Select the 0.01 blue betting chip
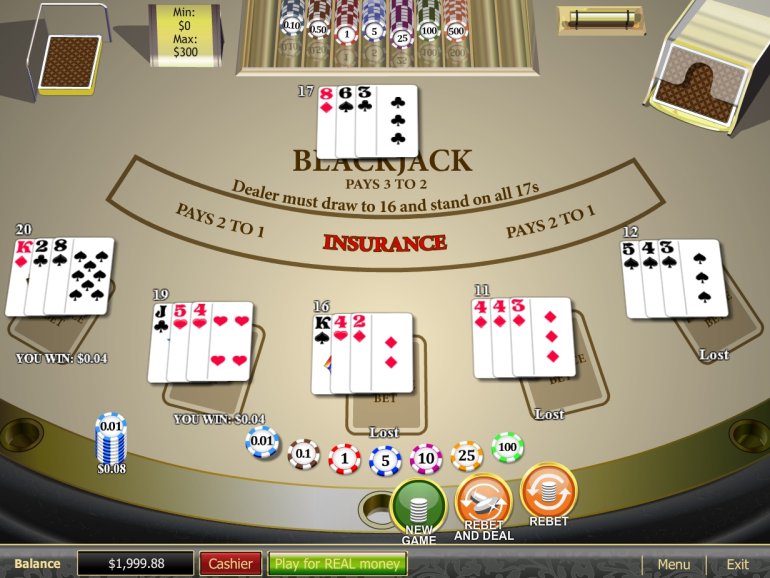This screenshot has height=578, width=770. [x=262, y=440]
